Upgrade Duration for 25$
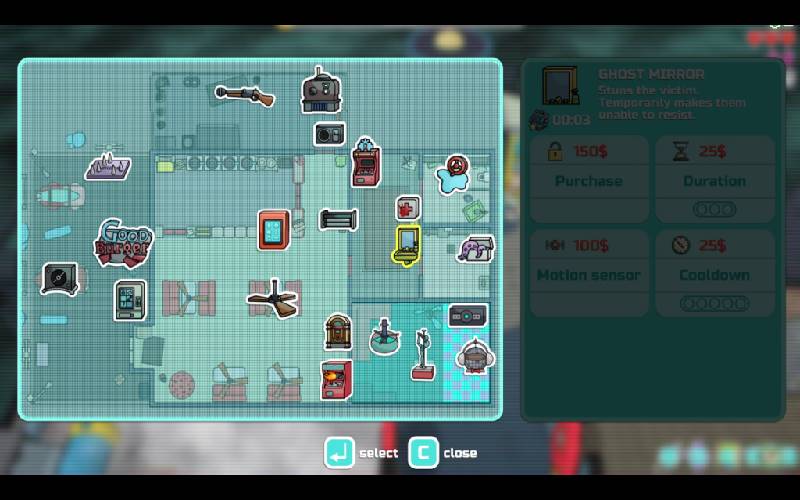Screen dimensions: 800x500 (714, 179)
